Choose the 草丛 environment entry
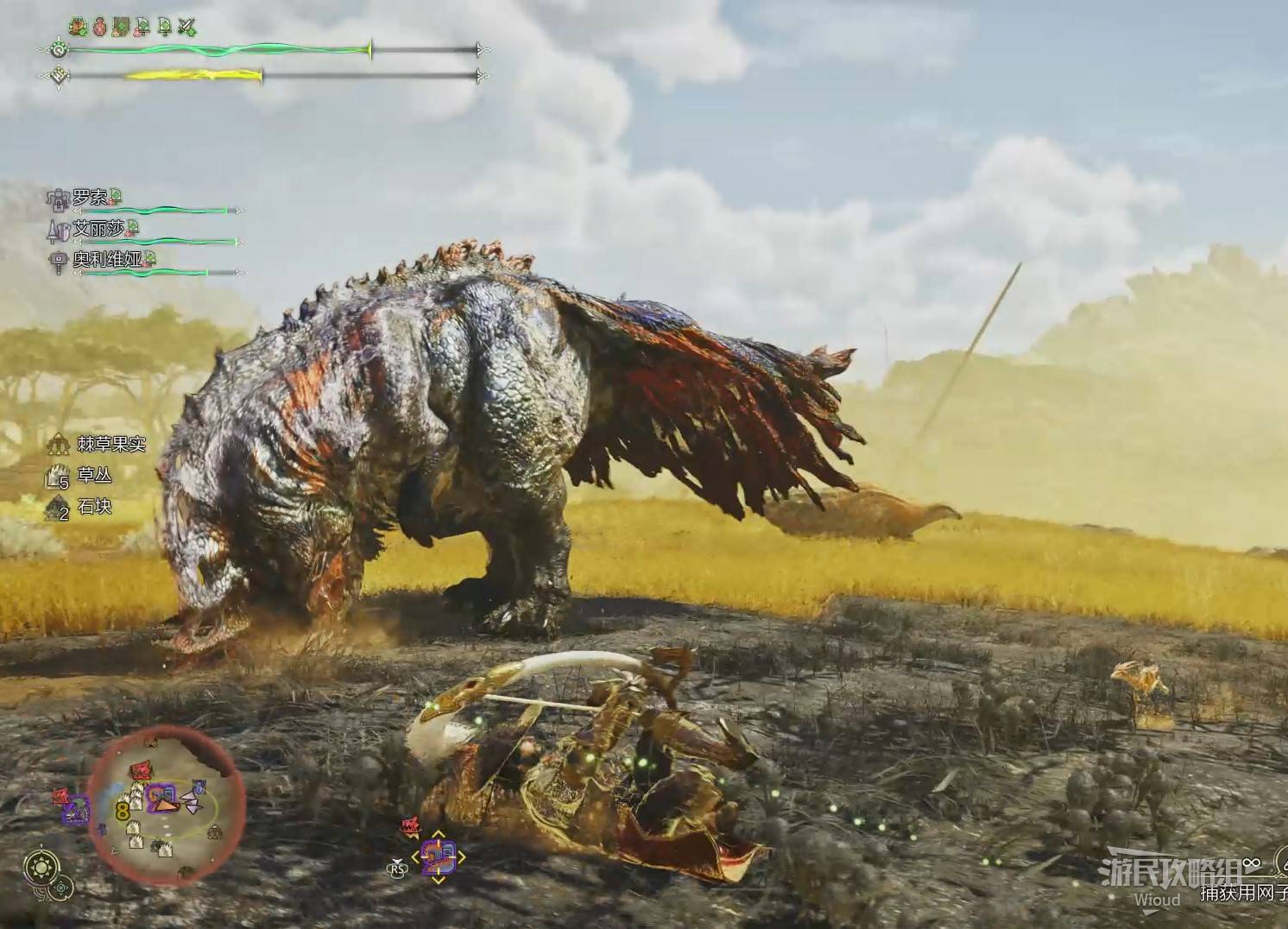The image size is (1288, 929). click(x=94, y=476)
